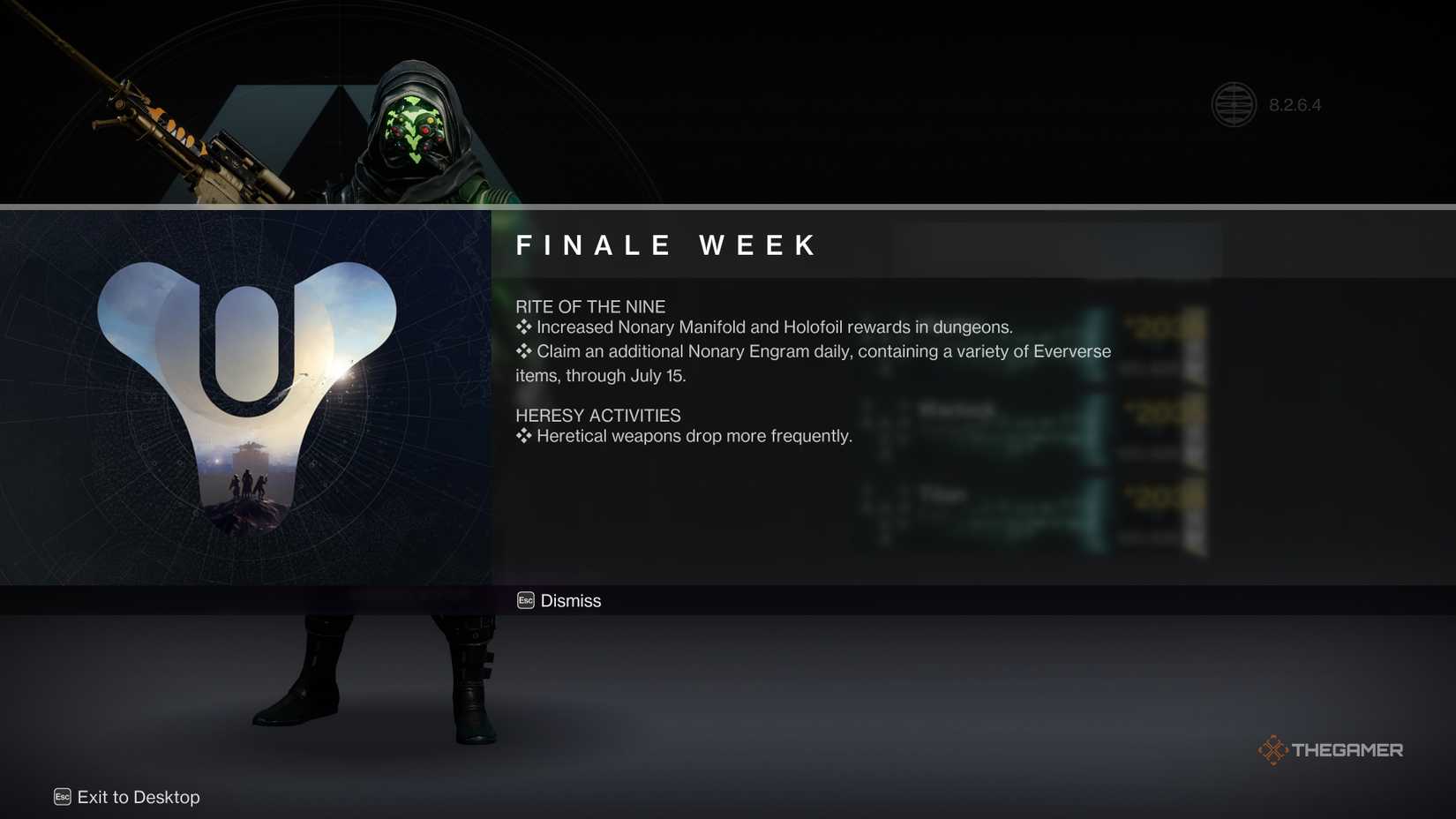Image resolution: width=1456 pixels, height=819 pixels.
Task: Click the FINALE WEEK title
Action: point(666,245)
